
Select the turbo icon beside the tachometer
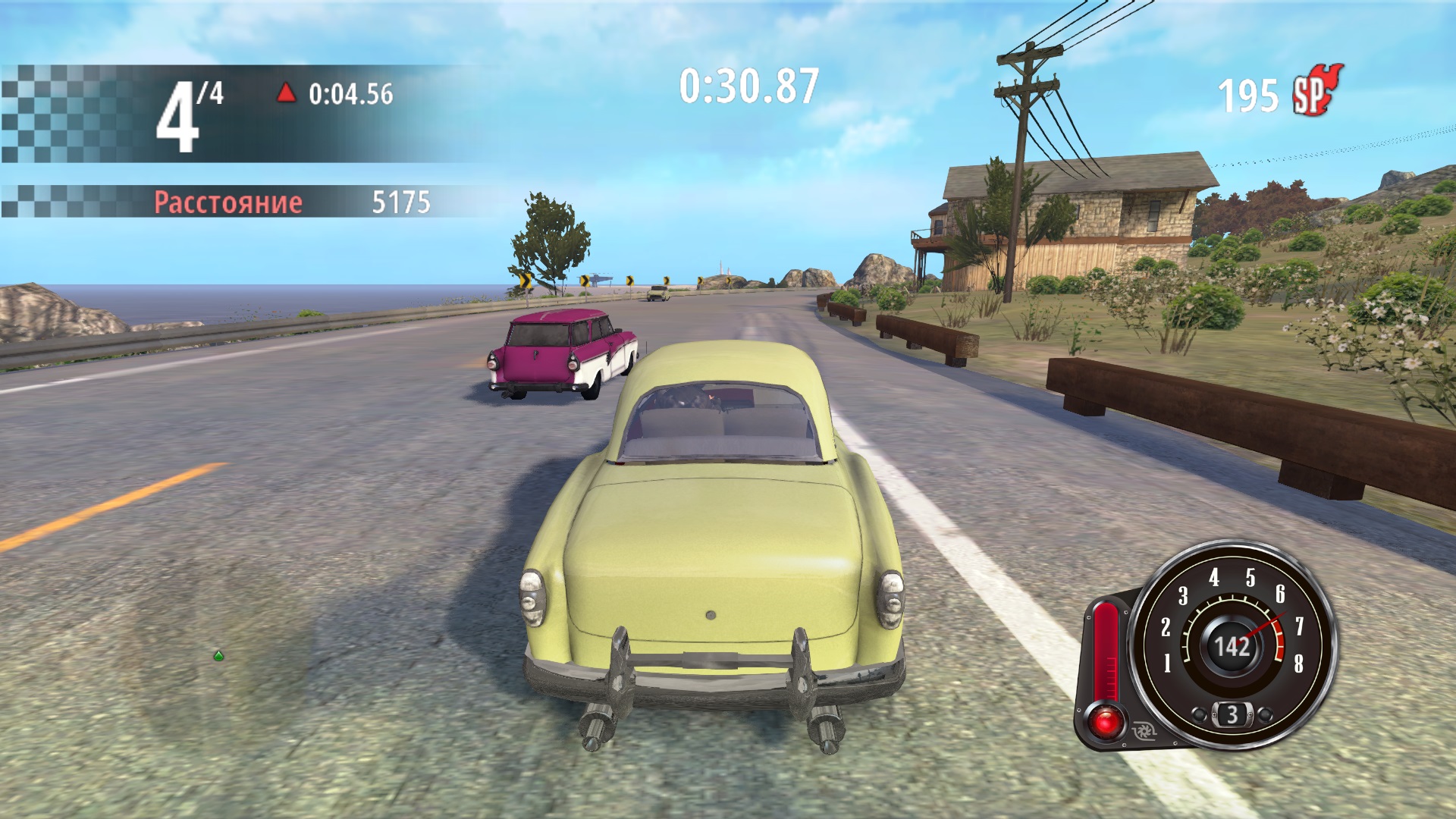tap(1142, 733)
